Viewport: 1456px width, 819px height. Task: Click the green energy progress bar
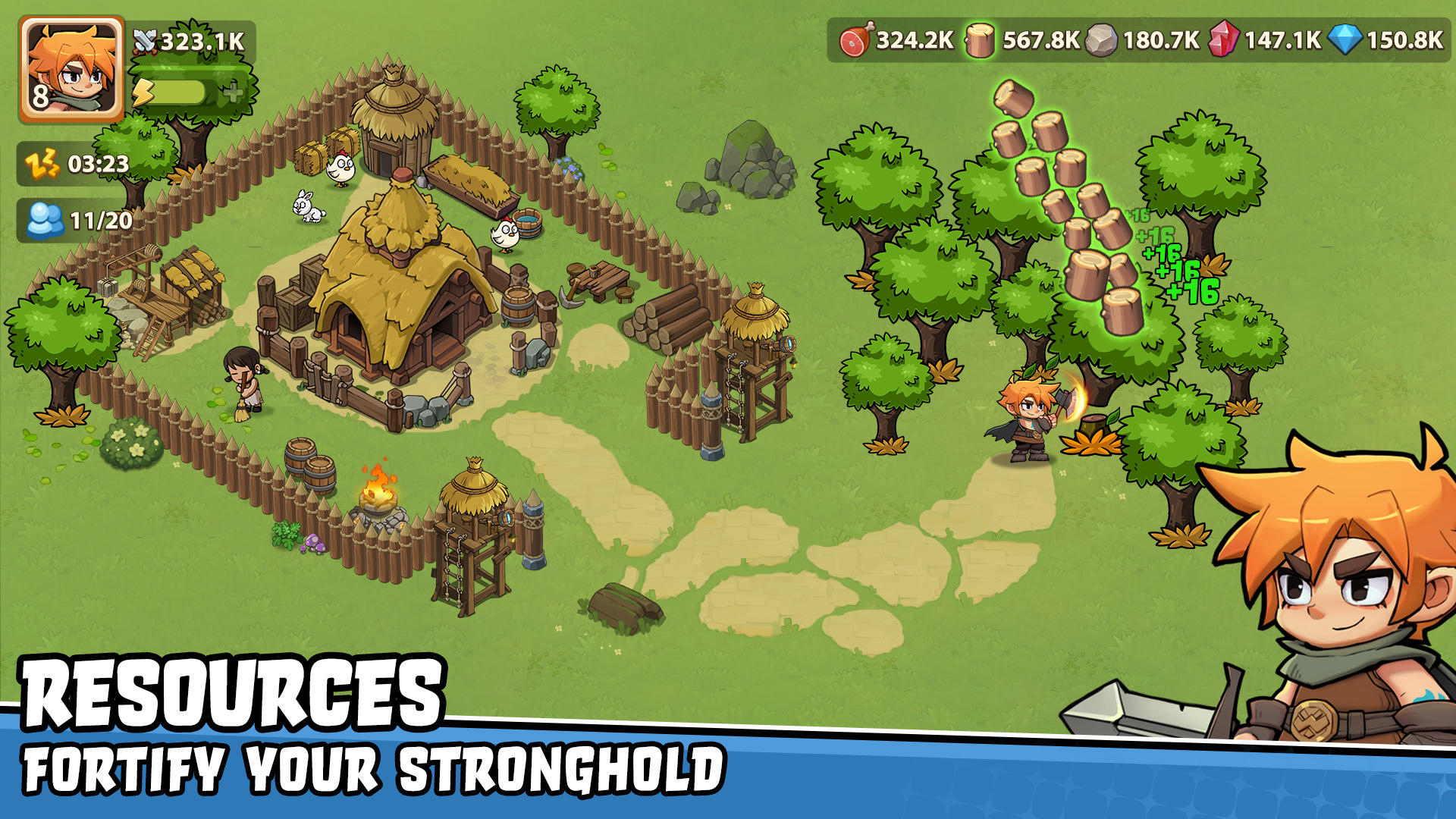click(x=182, y=93)
